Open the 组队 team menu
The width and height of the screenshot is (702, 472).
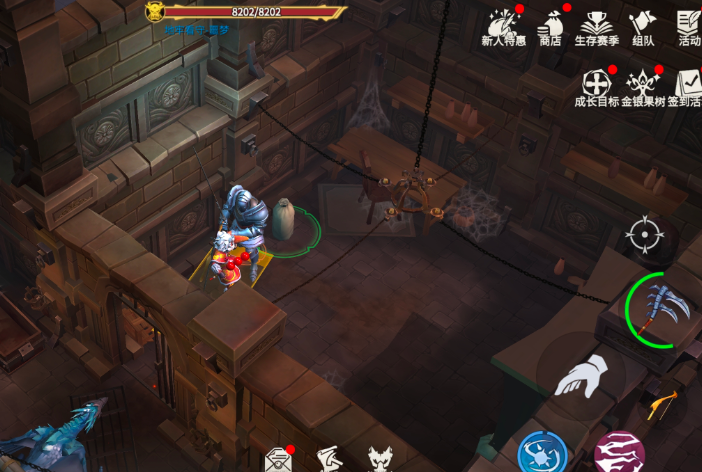coord(642,27)
